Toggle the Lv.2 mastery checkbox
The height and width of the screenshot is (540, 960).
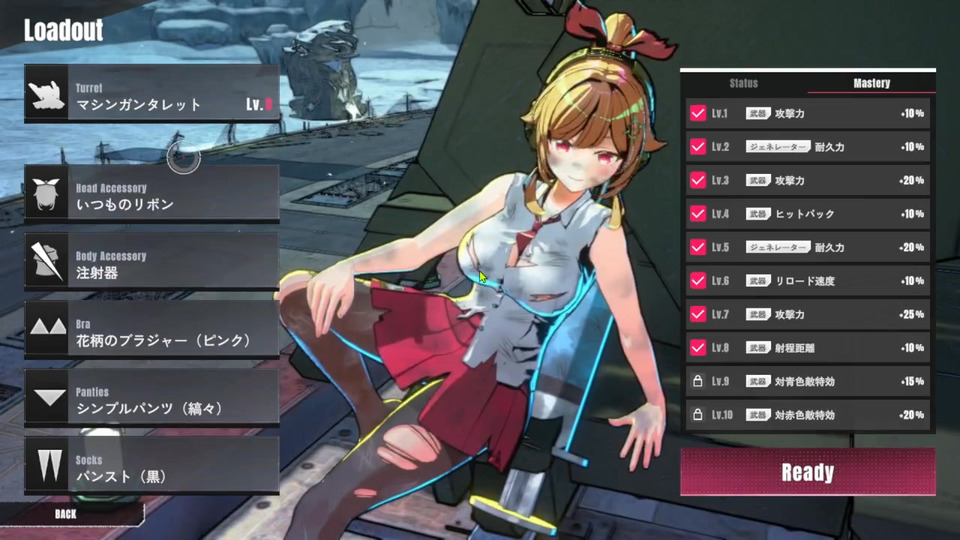(698, 147)
